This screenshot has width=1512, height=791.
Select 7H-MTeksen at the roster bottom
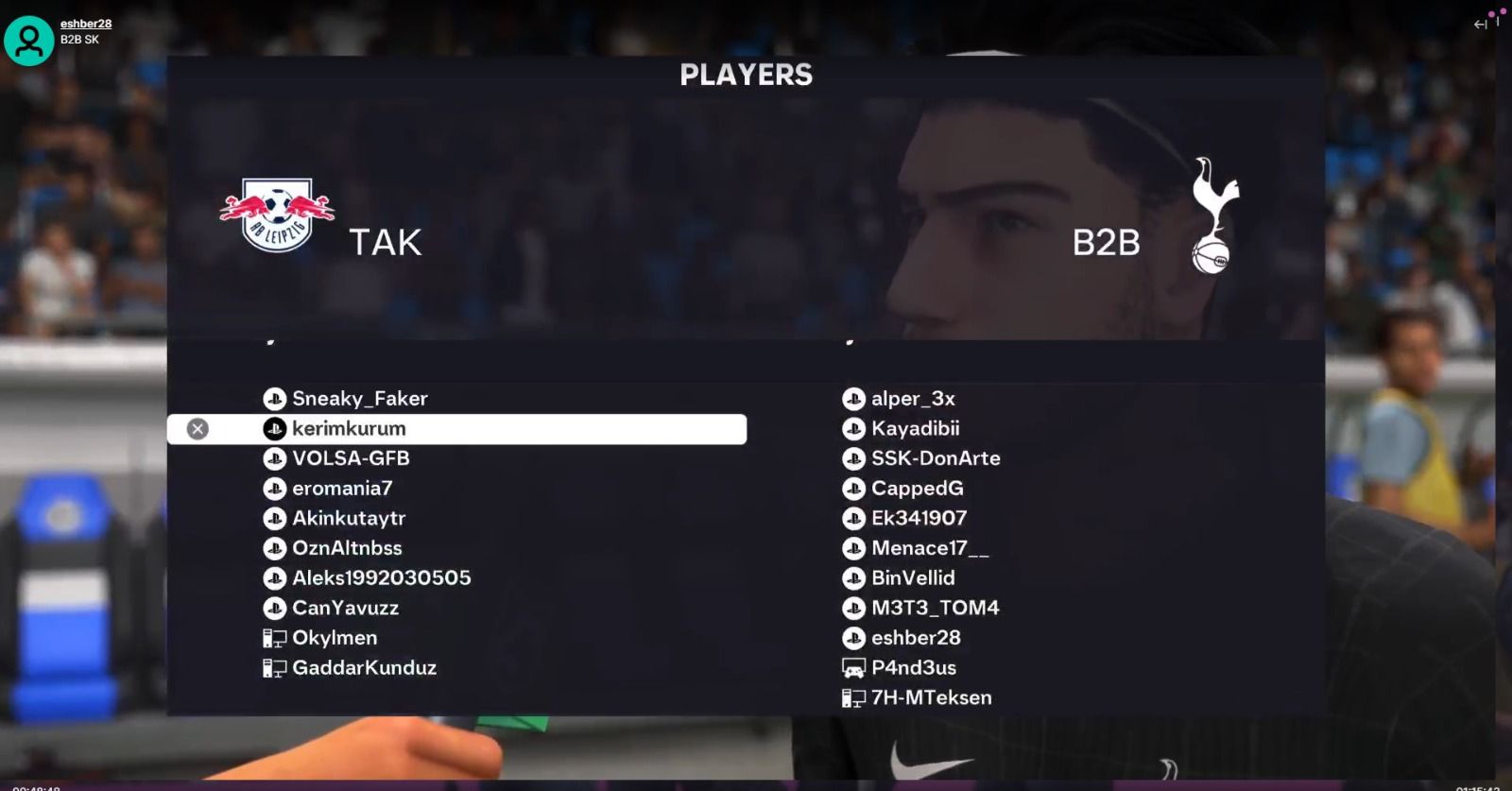click(931, 698)
